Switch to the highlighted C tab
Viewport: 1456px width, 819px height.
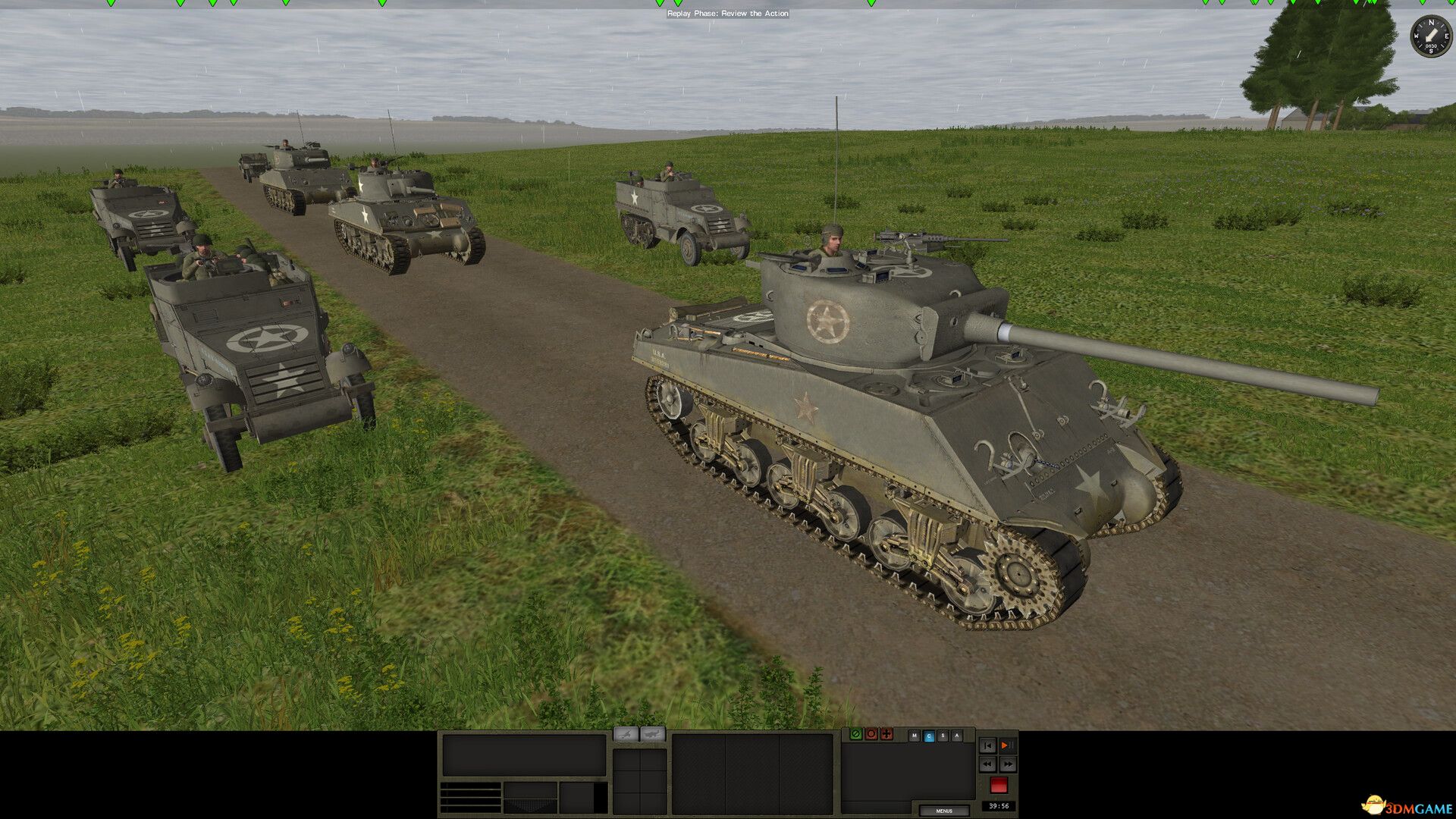[929, 736]
